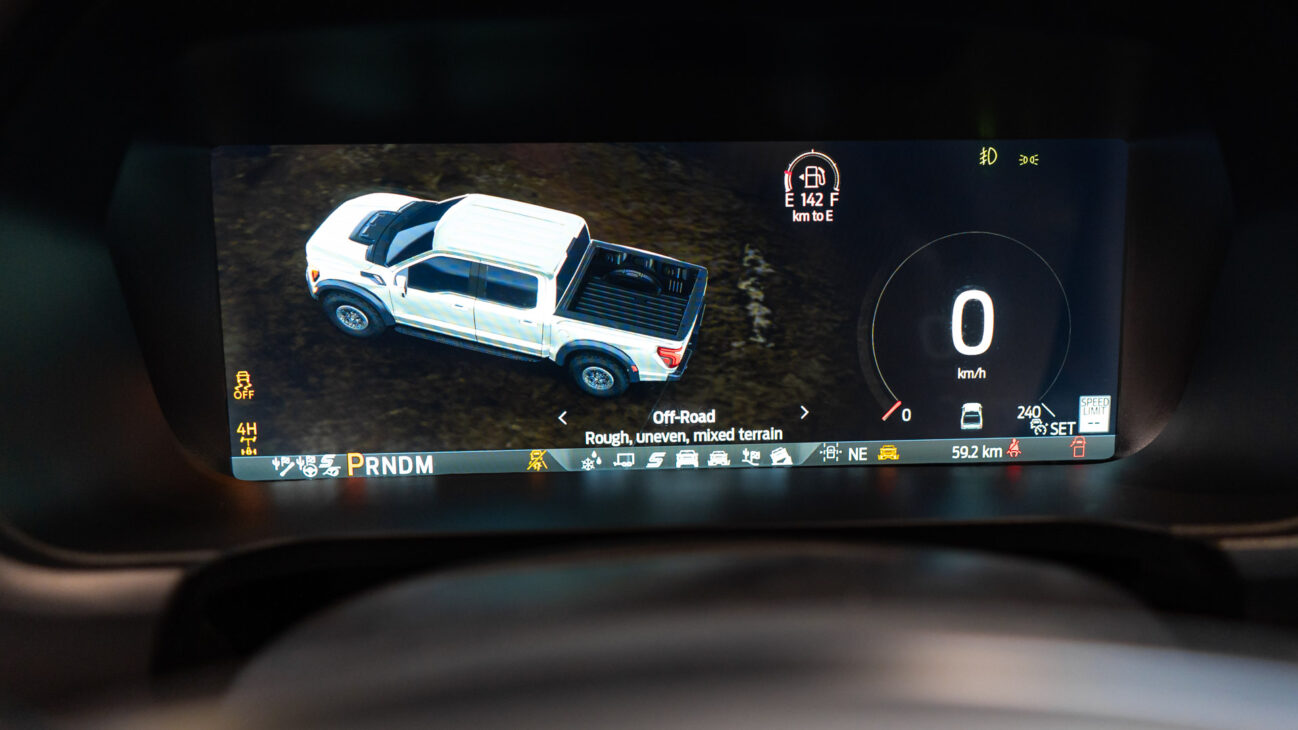
Task: Tap the red seatbelt warning icon
Action: click(x=1015, y=450)
